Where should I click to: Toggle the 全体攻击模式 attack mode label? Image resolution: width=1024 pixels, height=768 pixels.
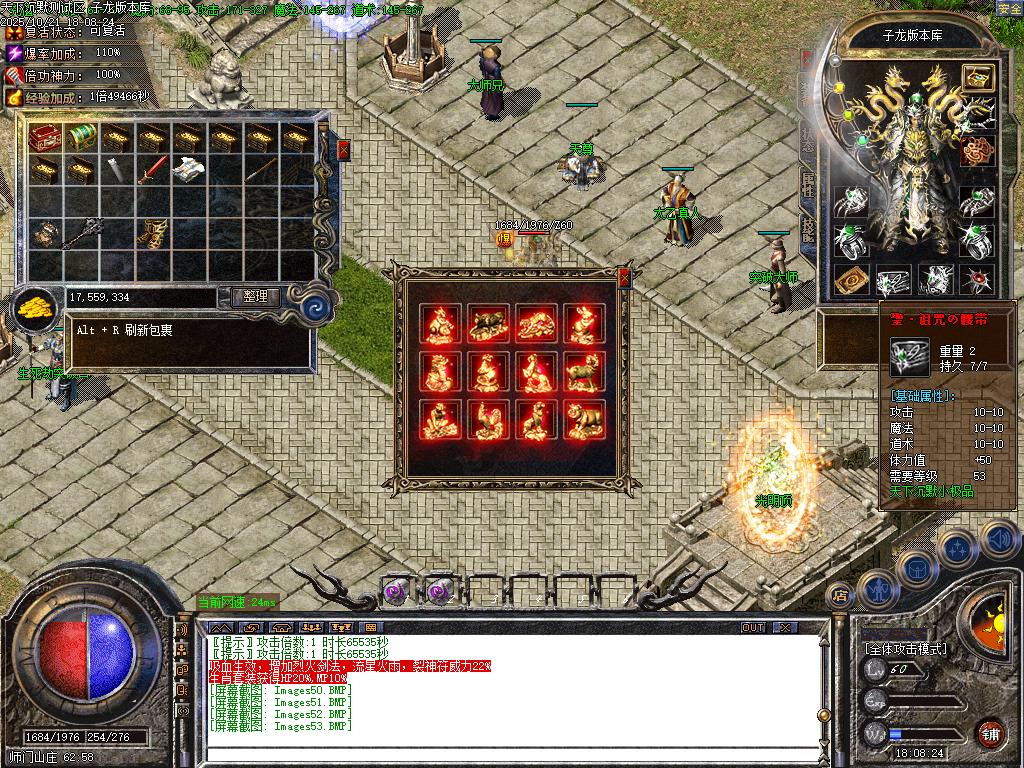pyautogui.click(x=906, y=649)
